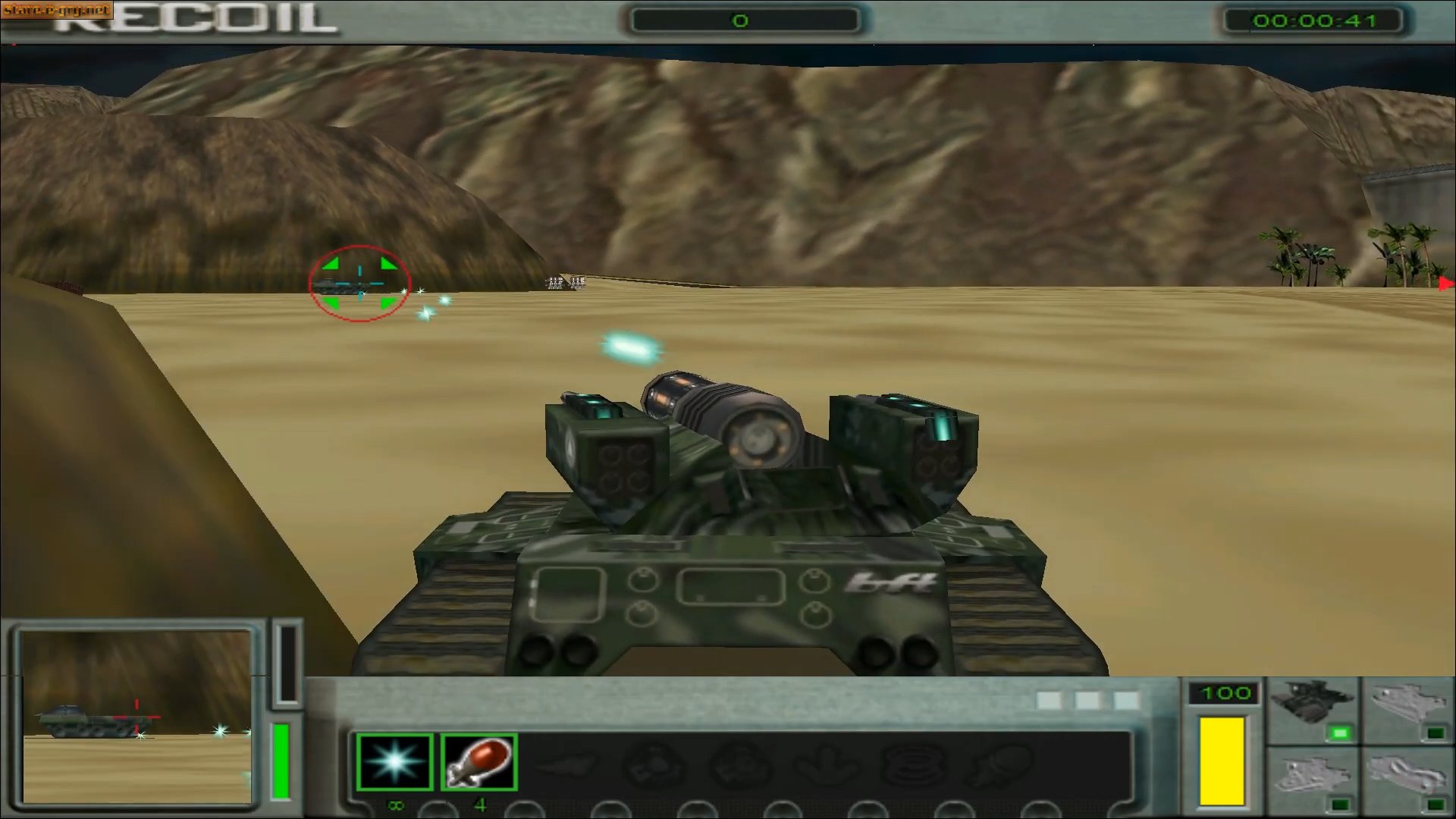Select the red missile weapon with 4 ammo
This screenshot has height=819, width=1456.
click(479, 762)
